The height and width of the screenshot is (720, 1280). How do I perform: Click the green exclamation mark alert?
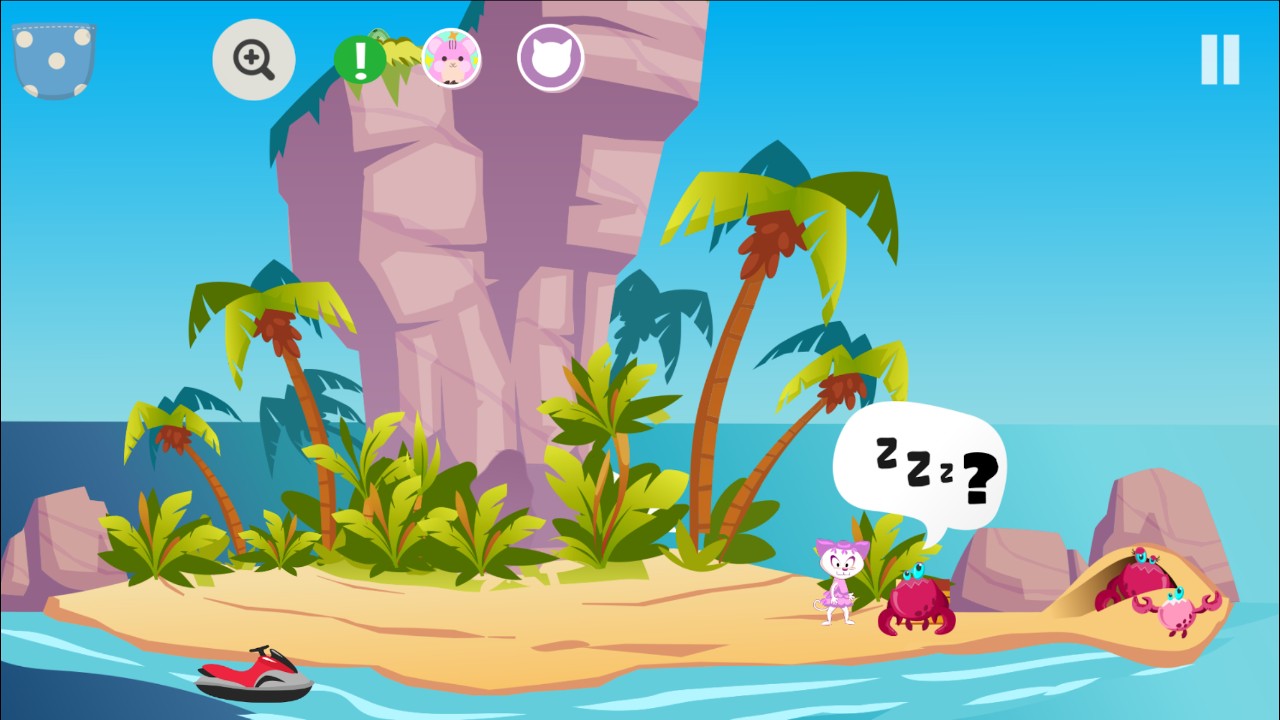tap(360, 60)
